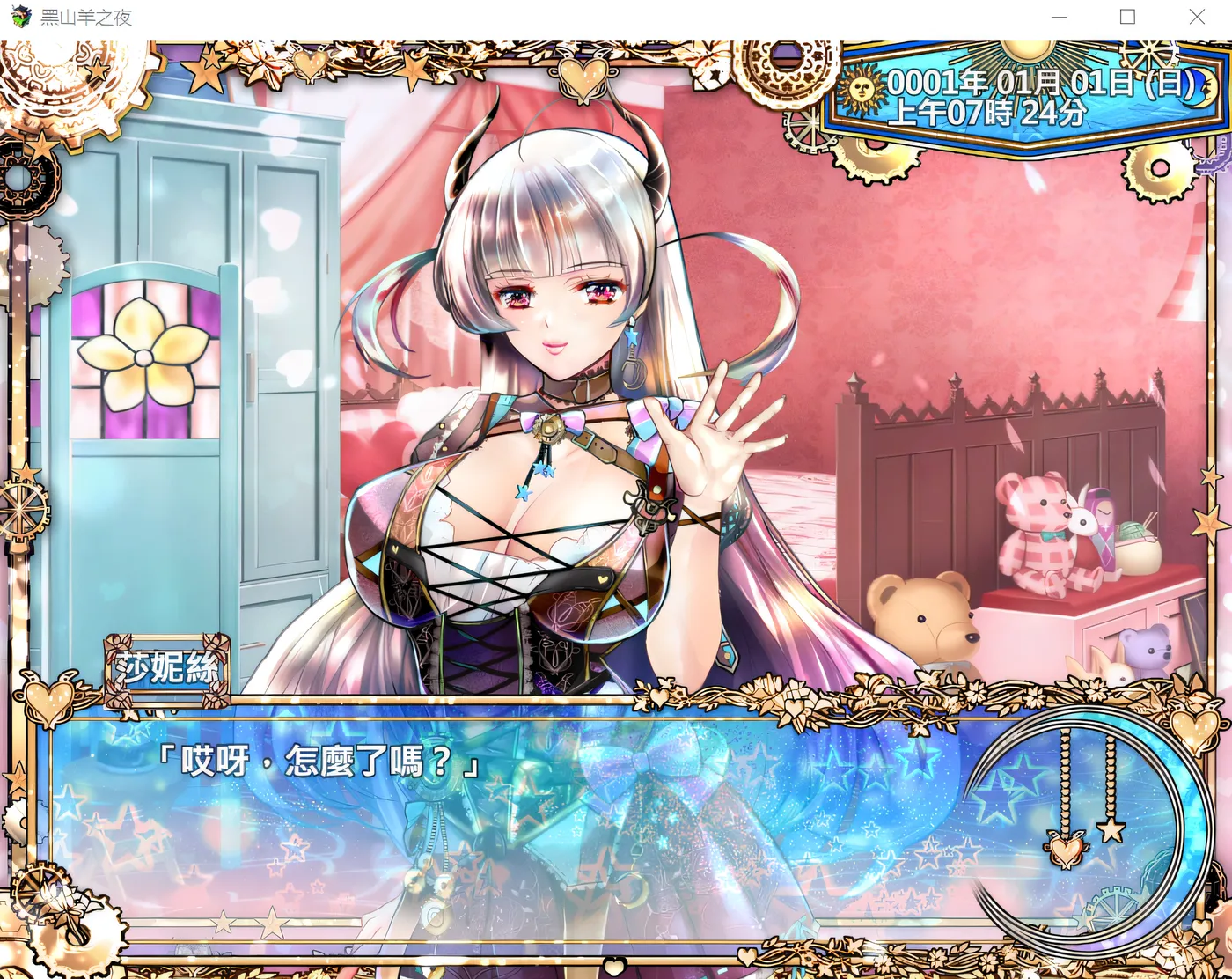Click the 黑山羊之夜 title bar text
The height and width of the screenshot is (979, 1232).
tap(85, 16)
